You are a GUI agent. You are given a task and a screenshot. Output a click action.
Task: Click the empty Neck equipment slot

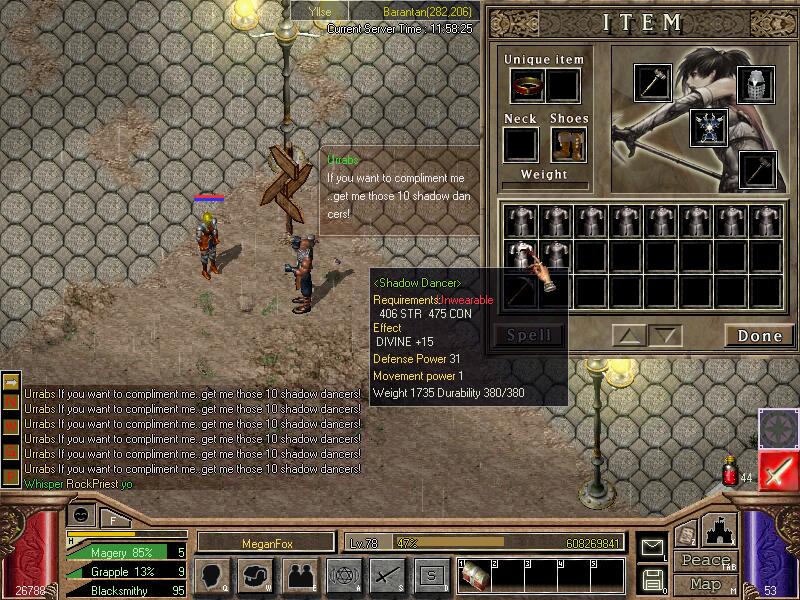click(x=520, y=146)
